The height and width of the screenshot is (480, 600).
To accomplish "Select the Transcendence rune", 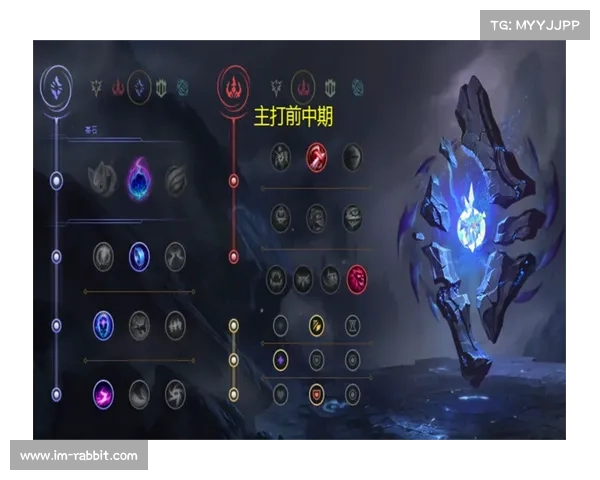I will click(102, 324).
